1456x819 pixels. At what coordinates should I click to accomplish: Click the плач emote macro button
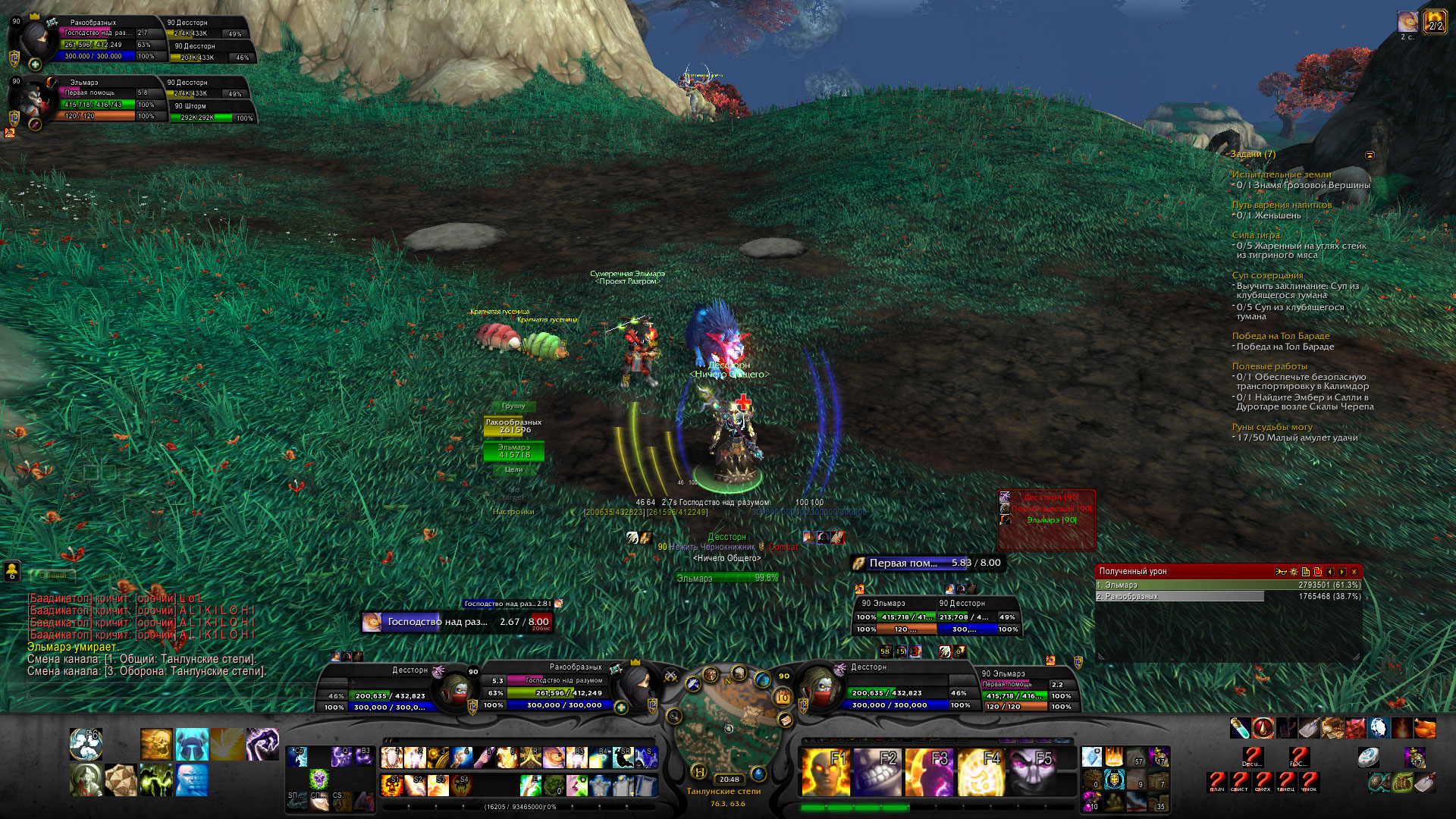[1217, 781]
